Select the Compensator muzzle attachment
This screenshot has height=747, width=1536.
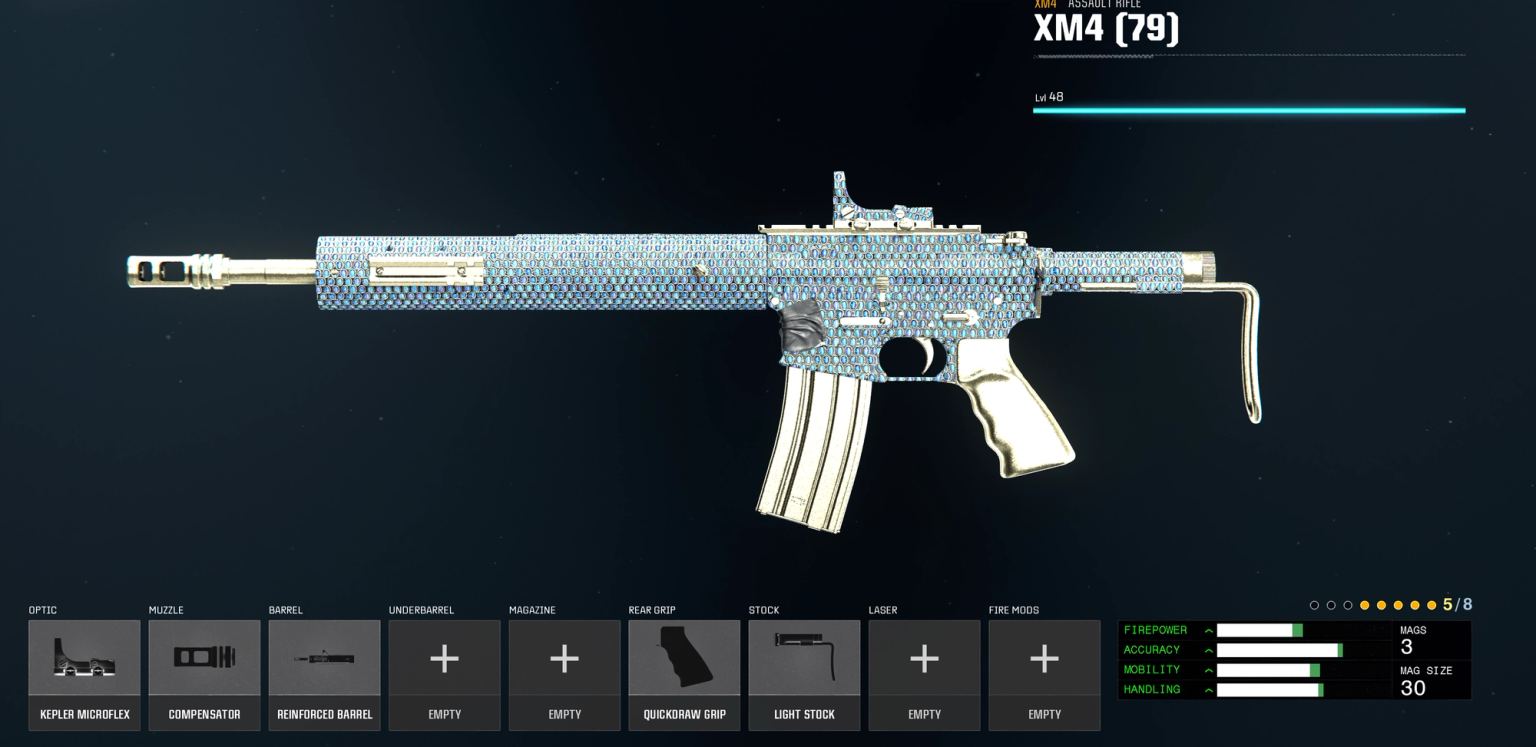(204, 660)
